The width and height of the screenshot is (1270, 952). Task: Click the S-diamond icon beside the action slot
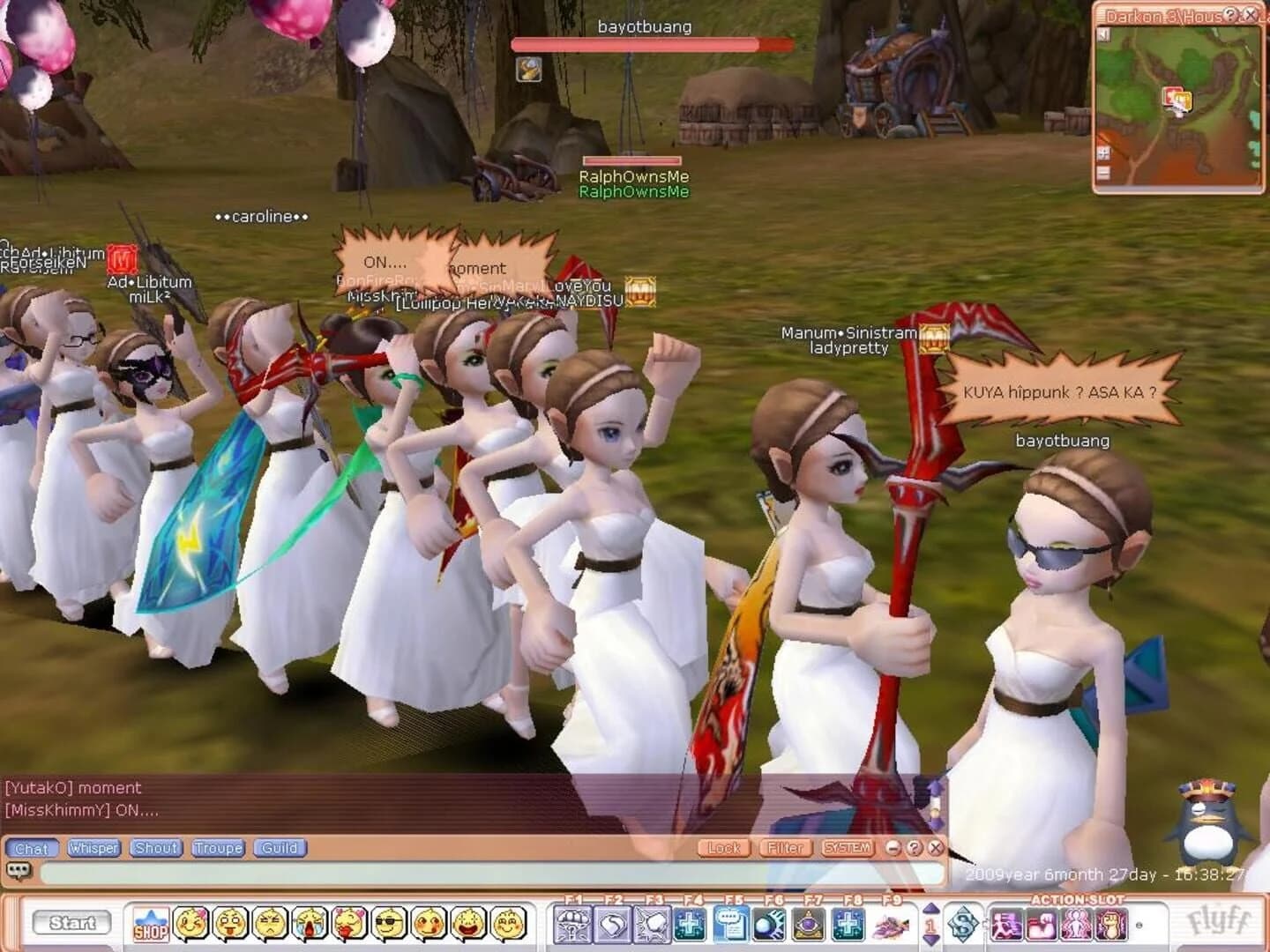(x=963, y=924)
